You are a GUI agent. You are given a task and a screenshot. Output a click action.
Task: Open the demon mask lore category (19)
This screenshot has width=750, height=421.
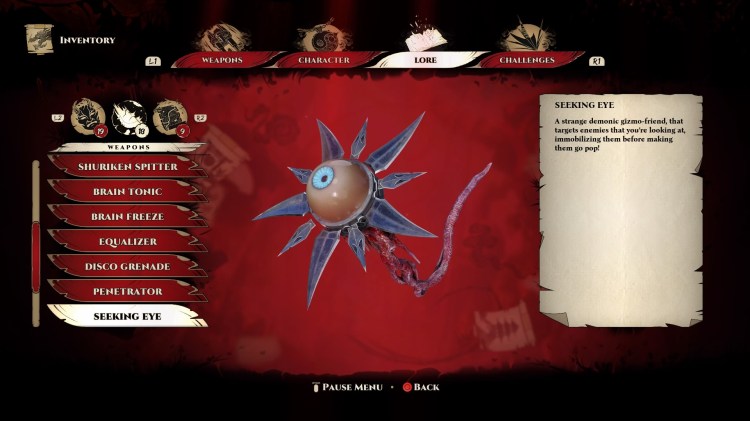tap(88, 117)
